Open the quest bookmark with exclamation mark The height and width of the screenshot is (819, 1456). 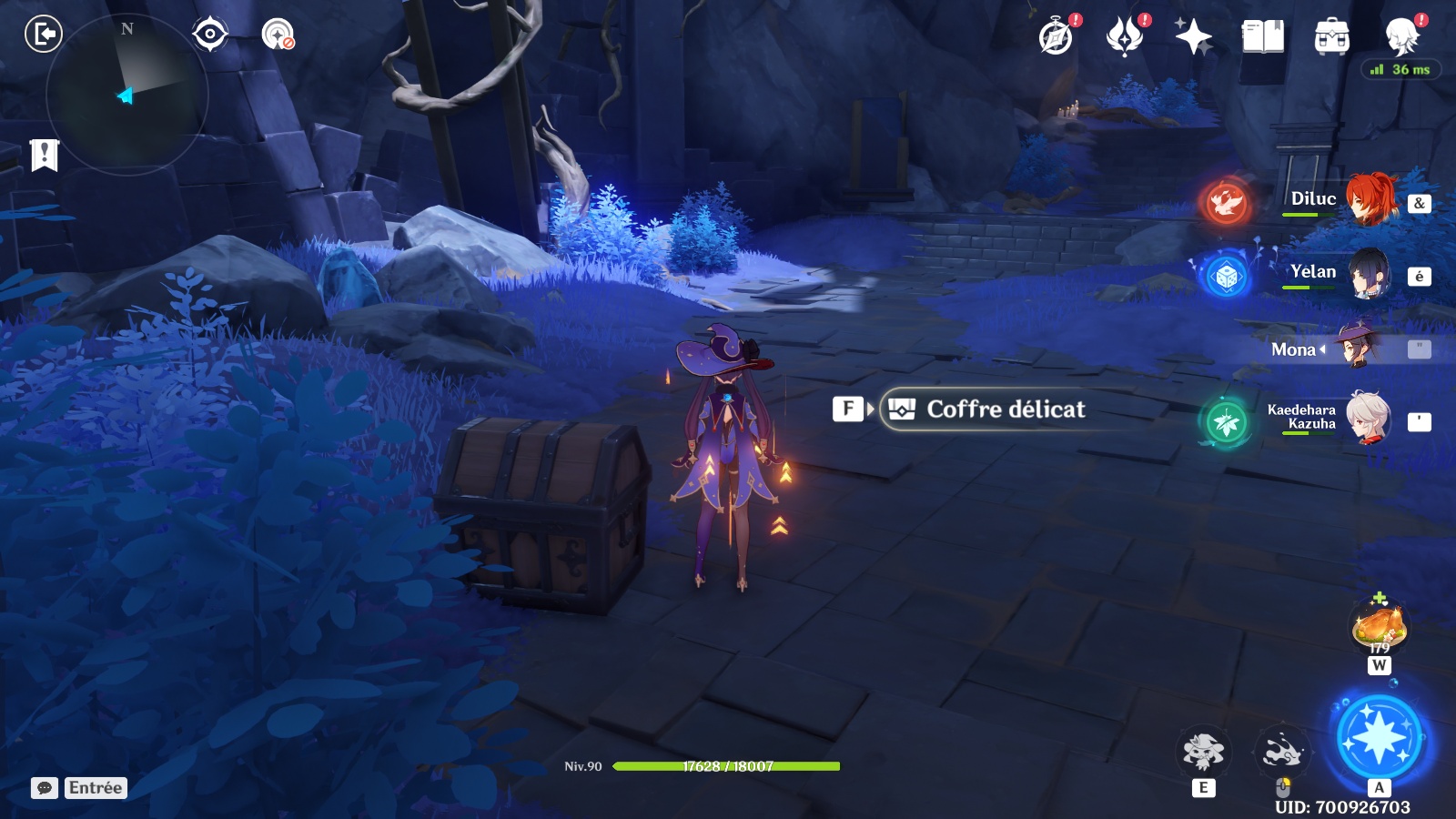tap(44, 156)
